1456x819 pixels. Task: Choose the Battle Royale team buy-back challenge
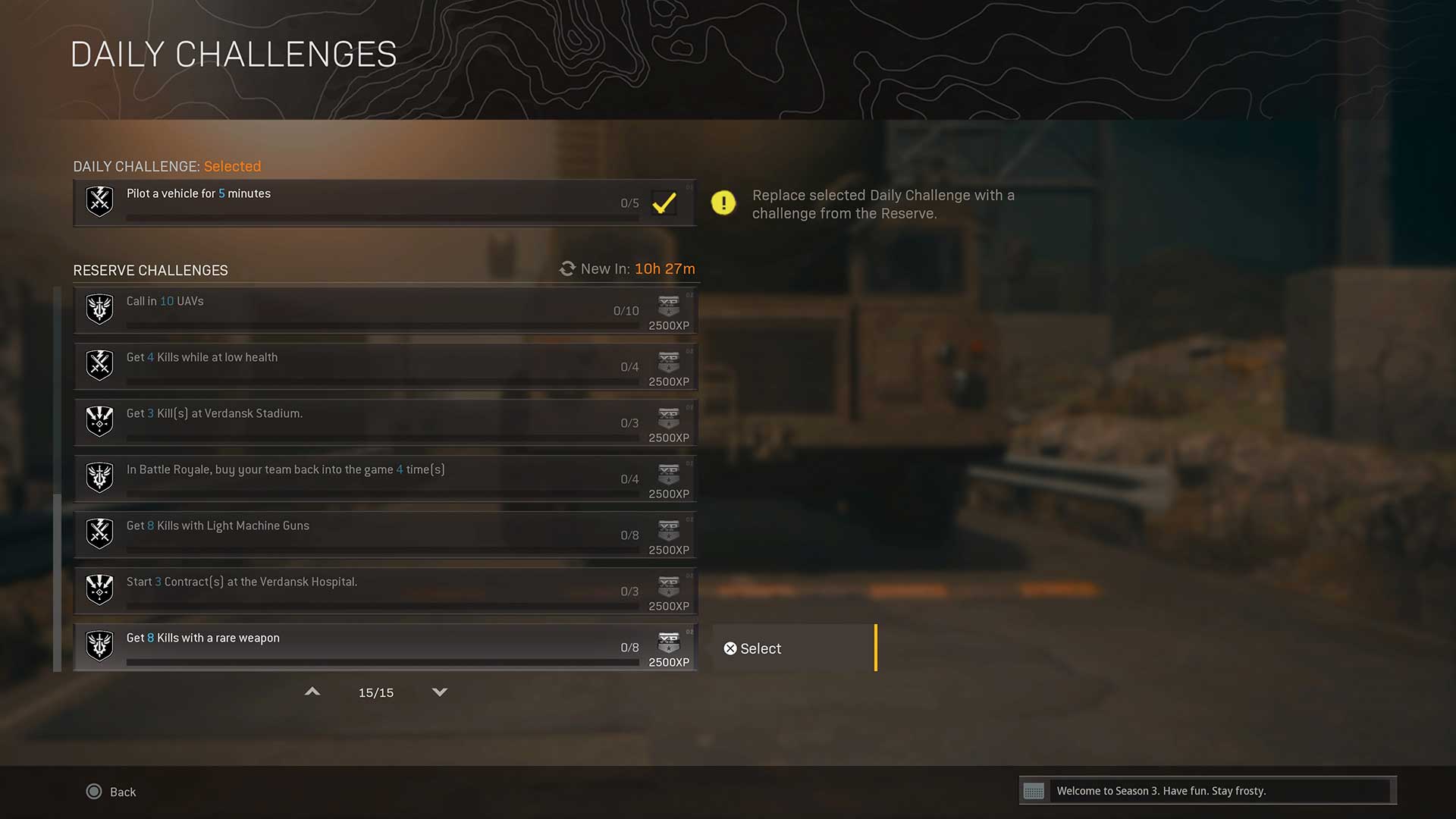(x=384, y=479)
